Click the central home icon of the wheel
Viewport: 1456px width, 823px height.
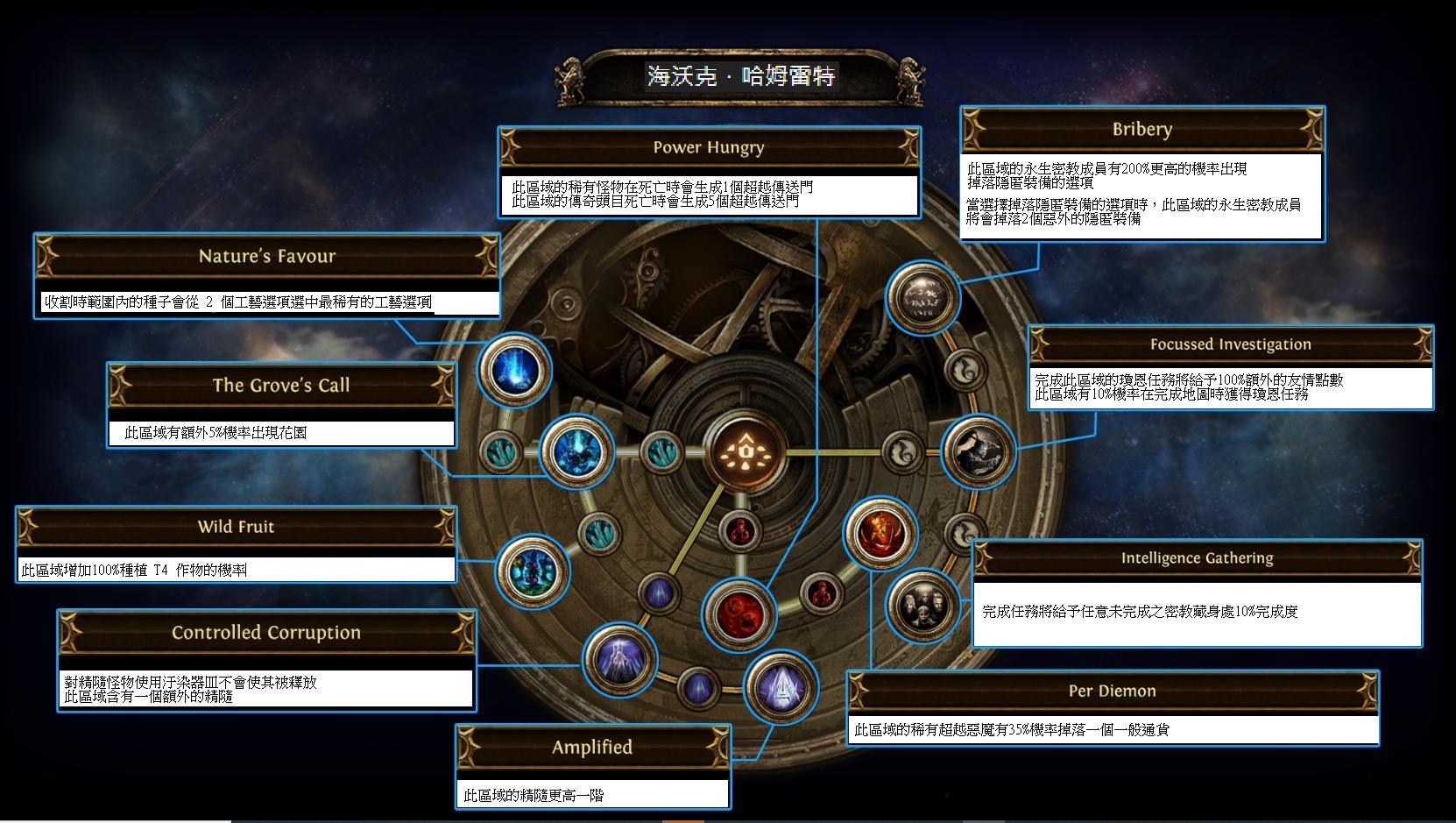(746, 451)
